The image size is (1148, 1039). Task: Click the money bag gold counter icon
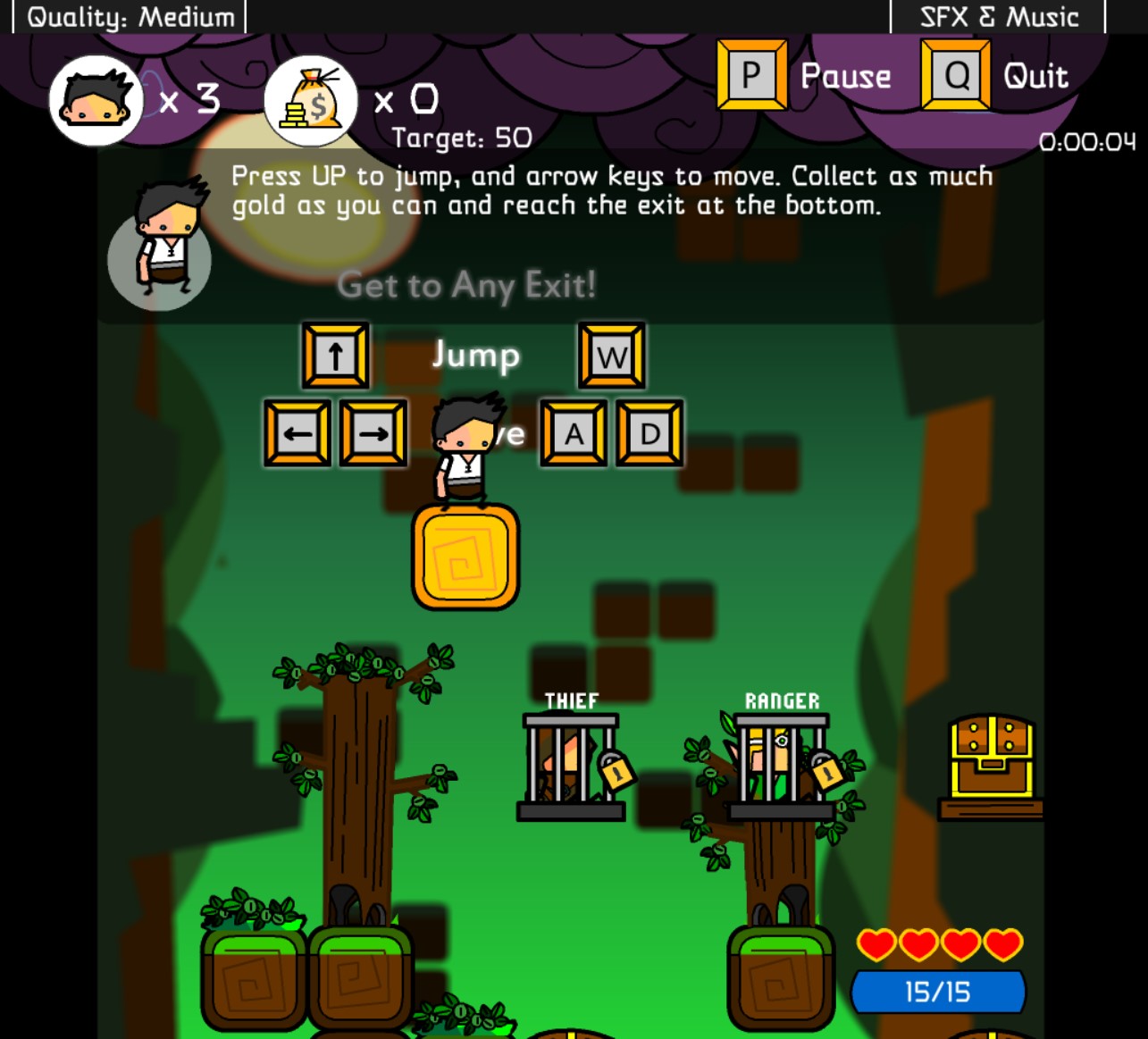point(307,98)
